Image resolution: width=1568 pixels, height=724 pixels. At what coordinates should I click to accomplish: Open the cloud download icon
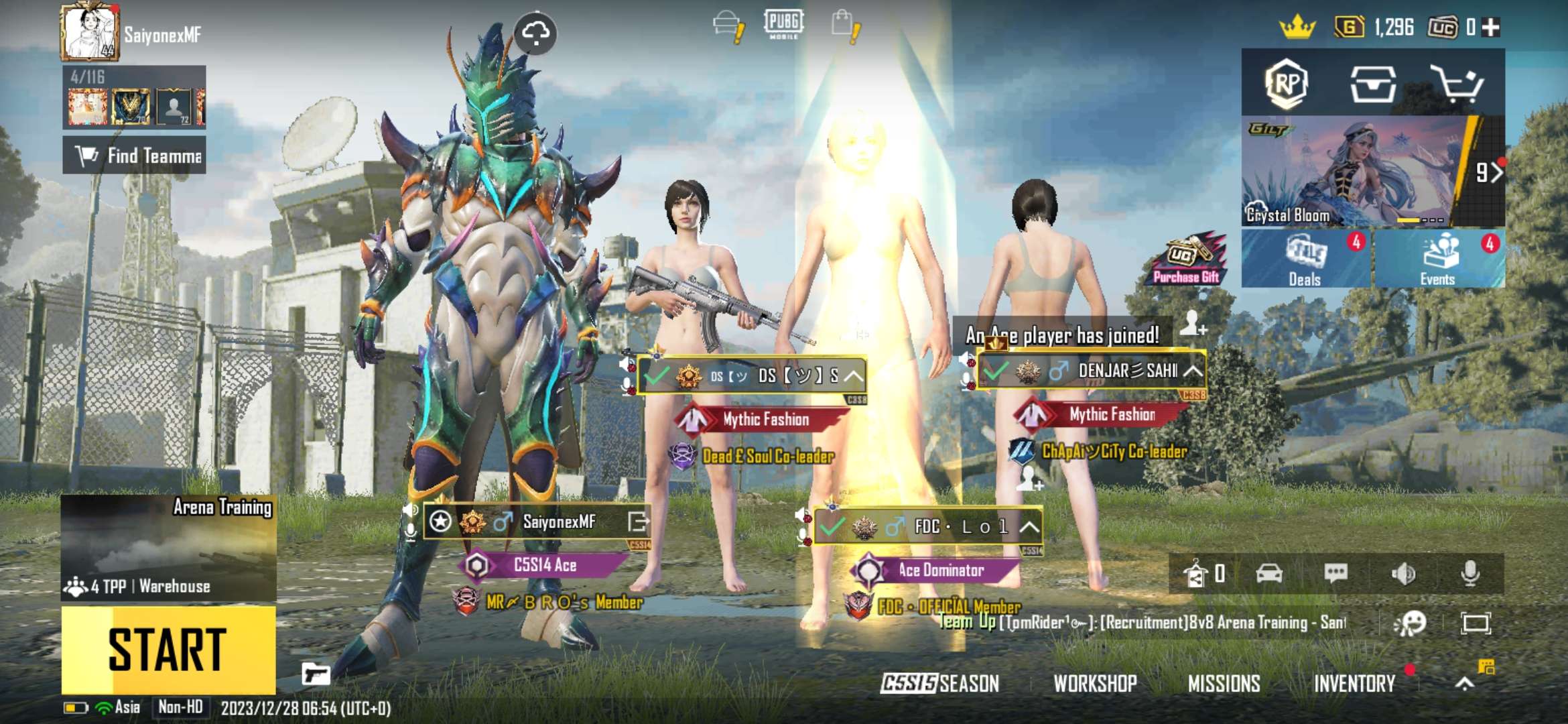[535, 32]
